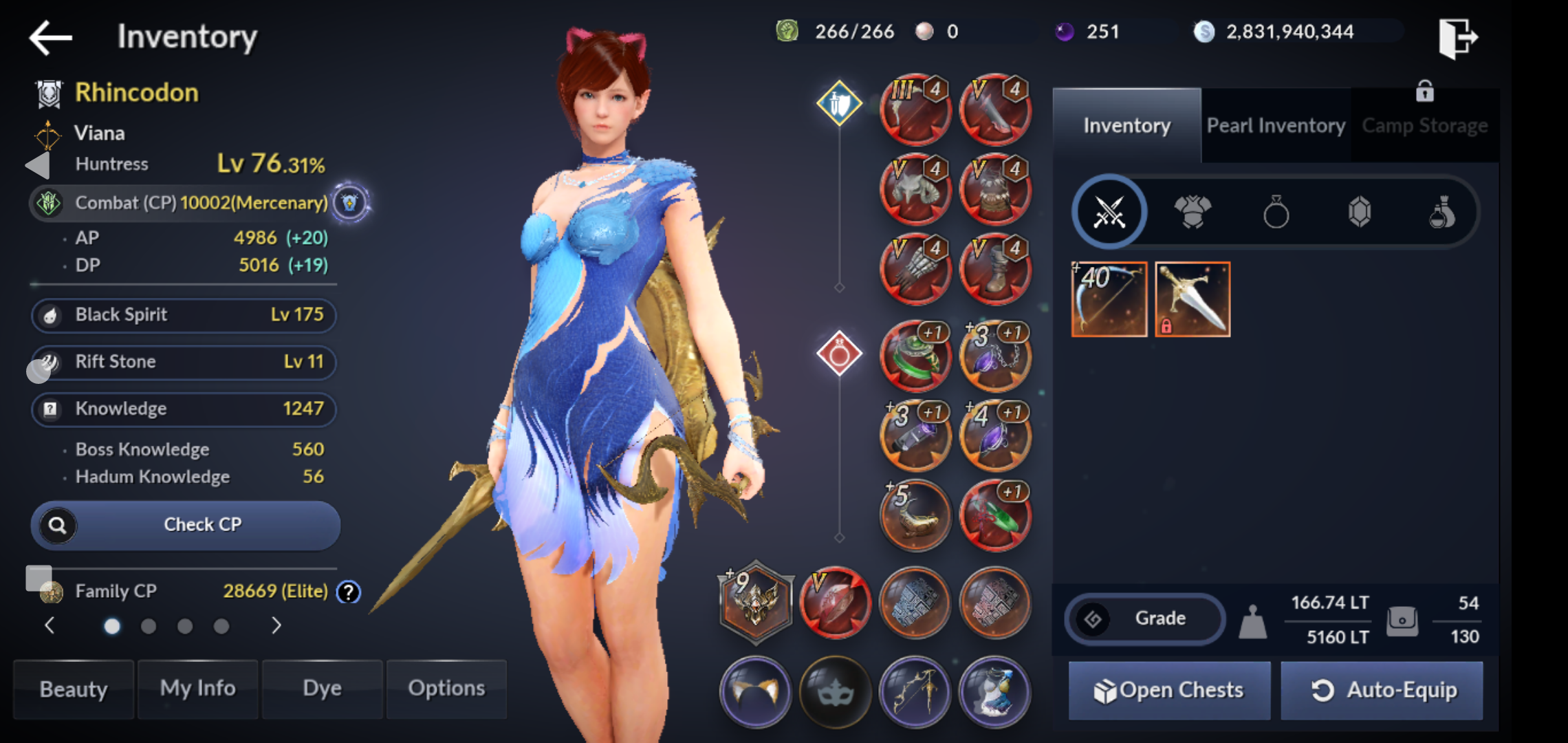Screen dimensions: 1568x743
Task: Sort items with the Grade button
Action: pos(1145,618)
